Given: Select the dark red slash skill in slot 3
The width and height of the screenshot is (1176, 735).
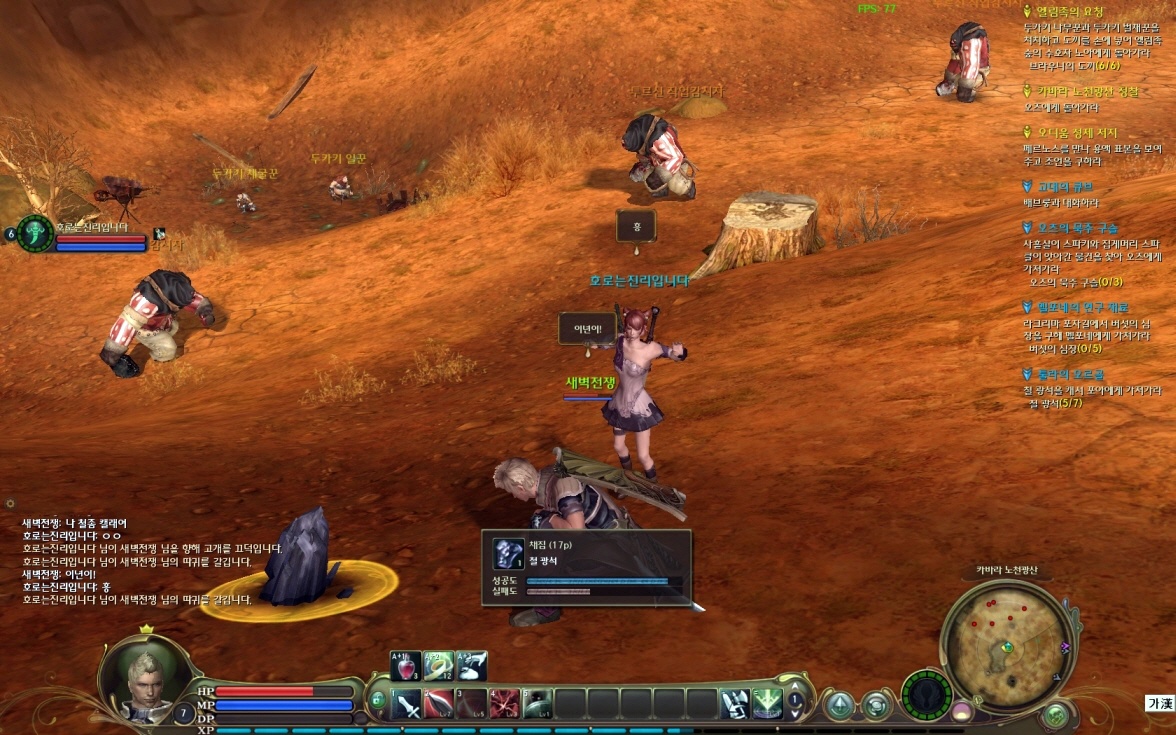Looking at the screenshot, I should [x=473, y=704].
